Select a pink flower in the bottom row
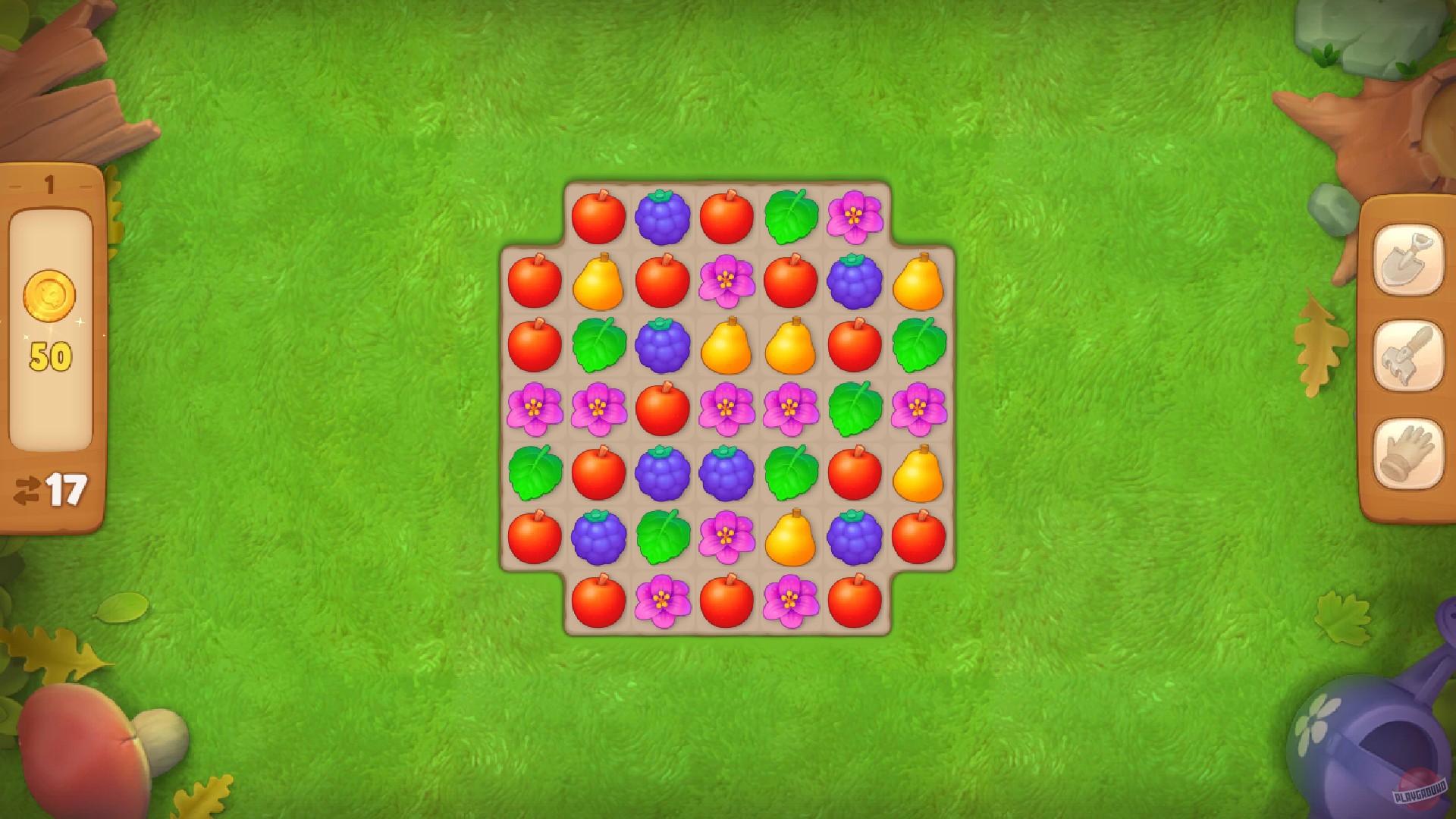 tap(662, 601)
